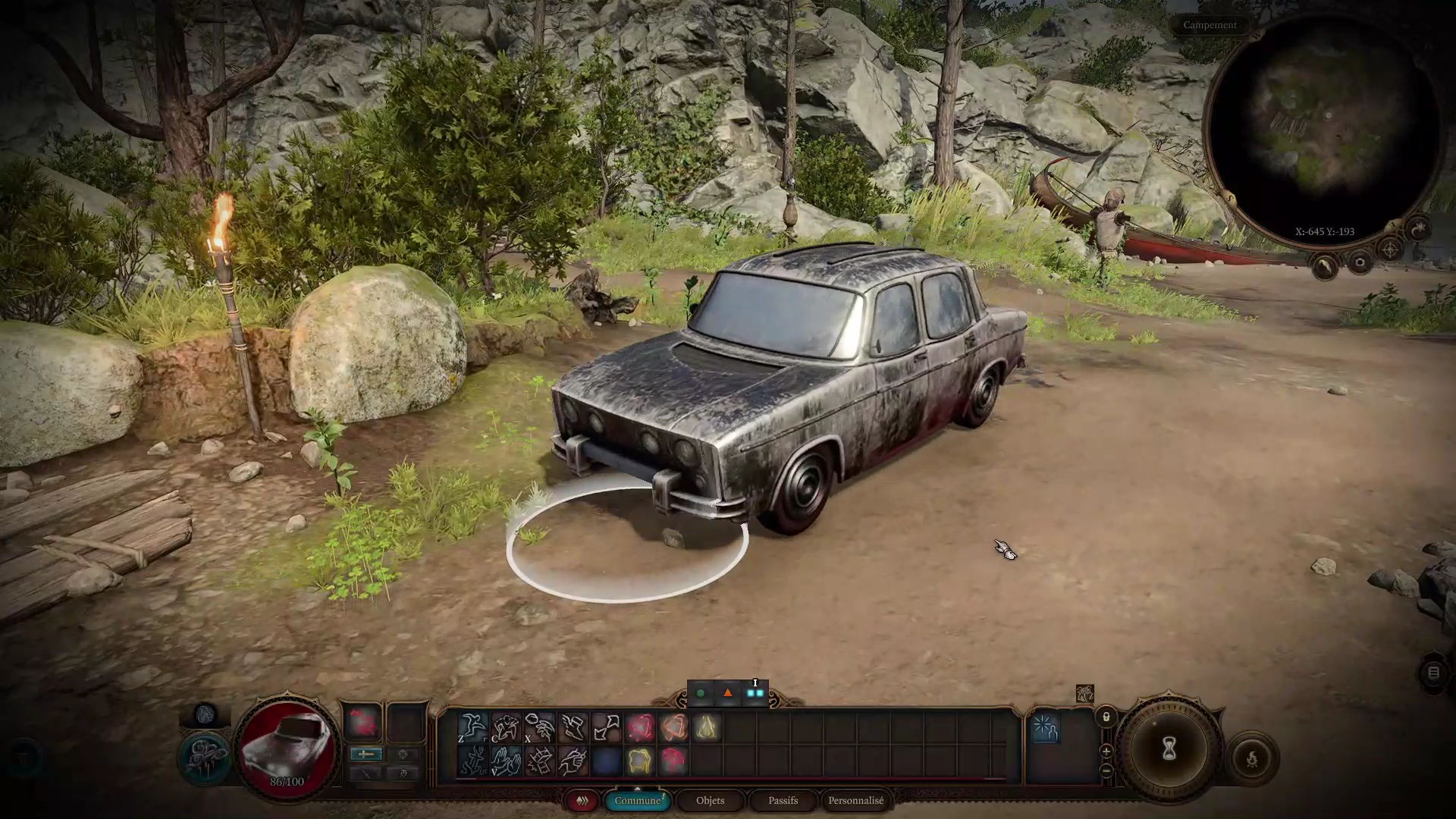
Task: Activate the Jump ability icon marked Z
Action: pos(472,727)
